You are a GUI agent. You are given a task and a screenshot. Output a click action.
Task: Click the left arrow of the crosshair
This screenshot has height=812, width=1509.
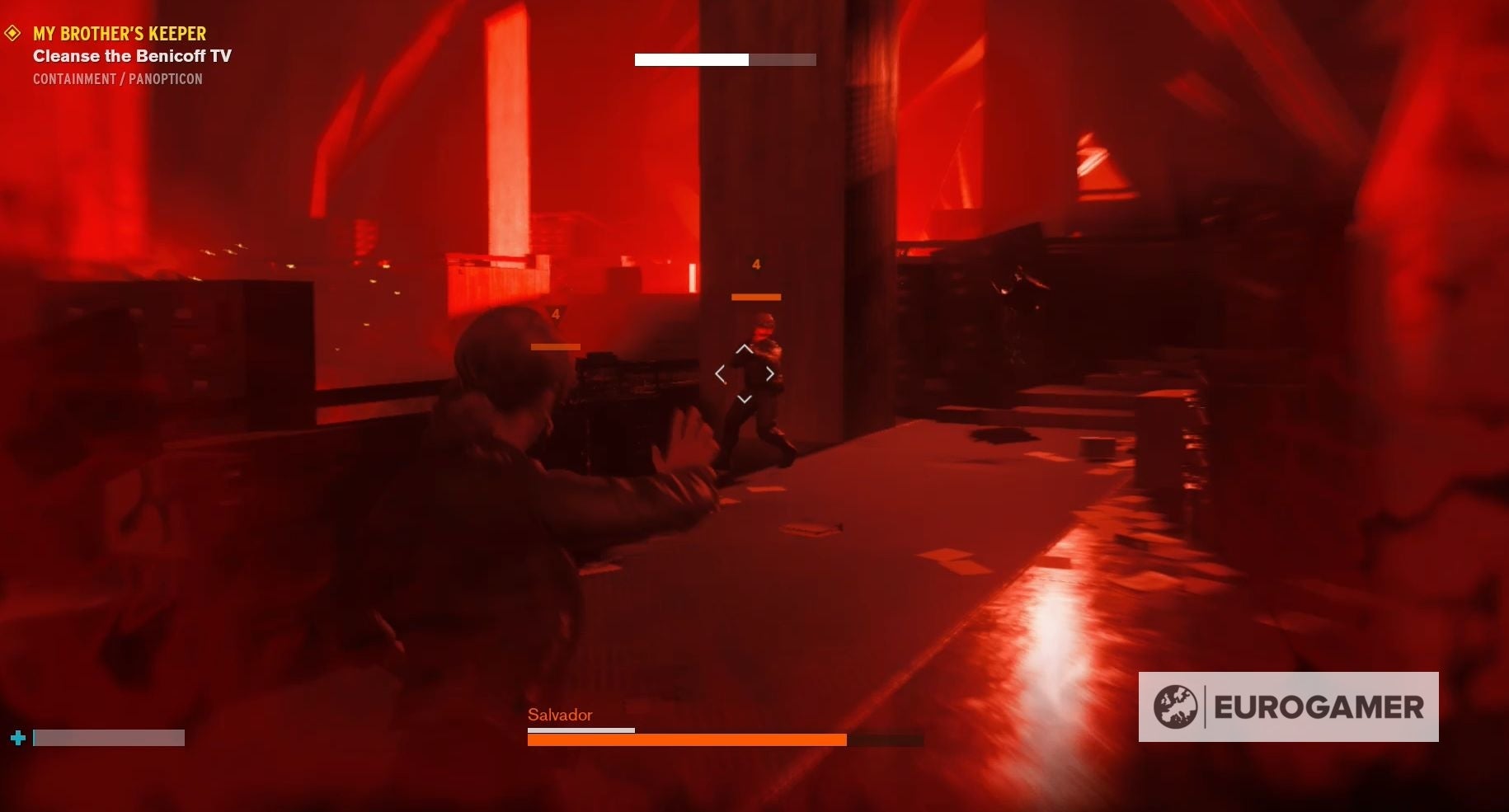[x=721, y=373]
